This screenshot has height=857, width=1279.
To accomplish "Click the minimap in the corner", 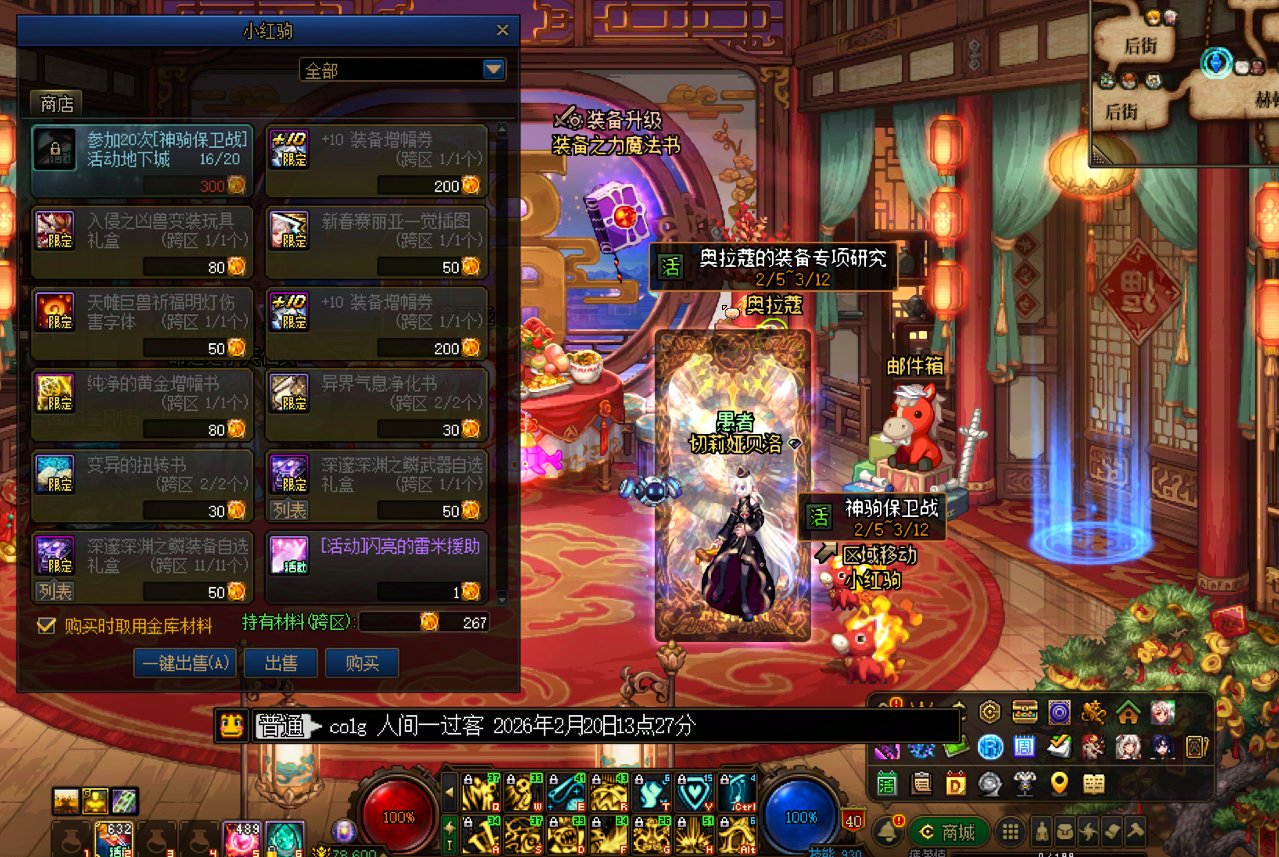I will tap(1185, 80).
